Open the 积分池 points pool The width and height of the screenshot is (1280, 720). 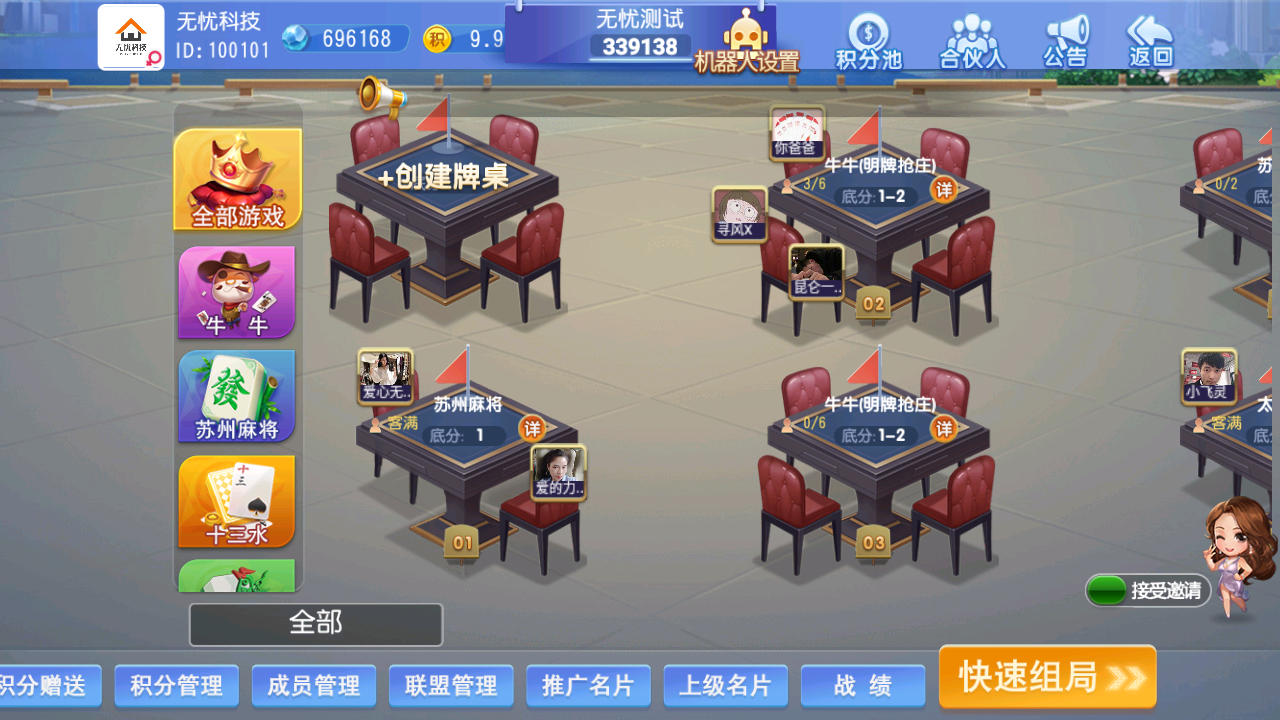pos(866,38)
